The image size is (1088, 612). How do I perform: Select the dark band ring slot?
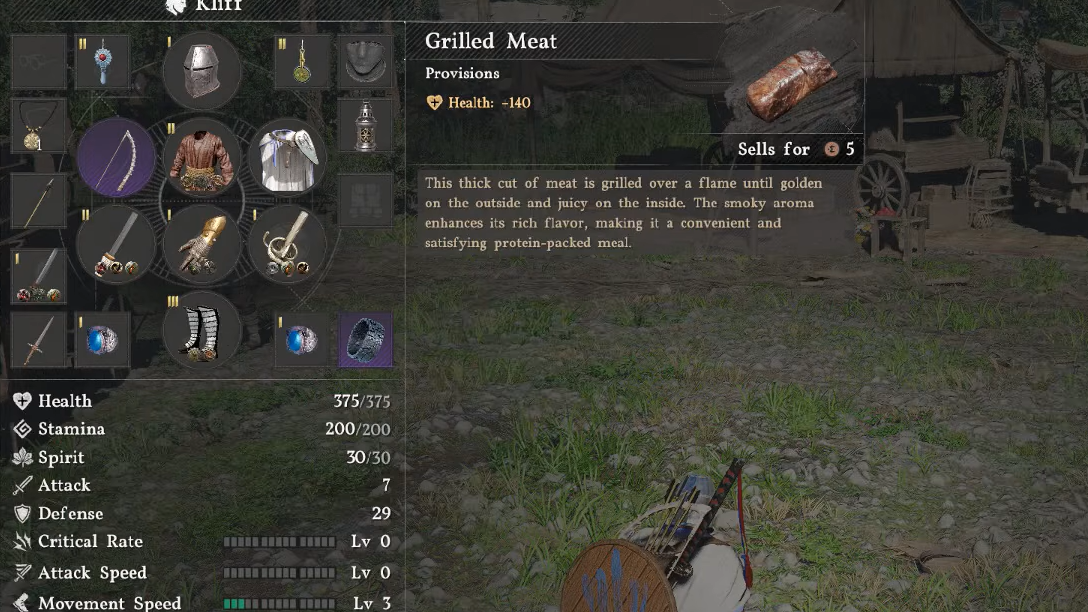[365, 339]
